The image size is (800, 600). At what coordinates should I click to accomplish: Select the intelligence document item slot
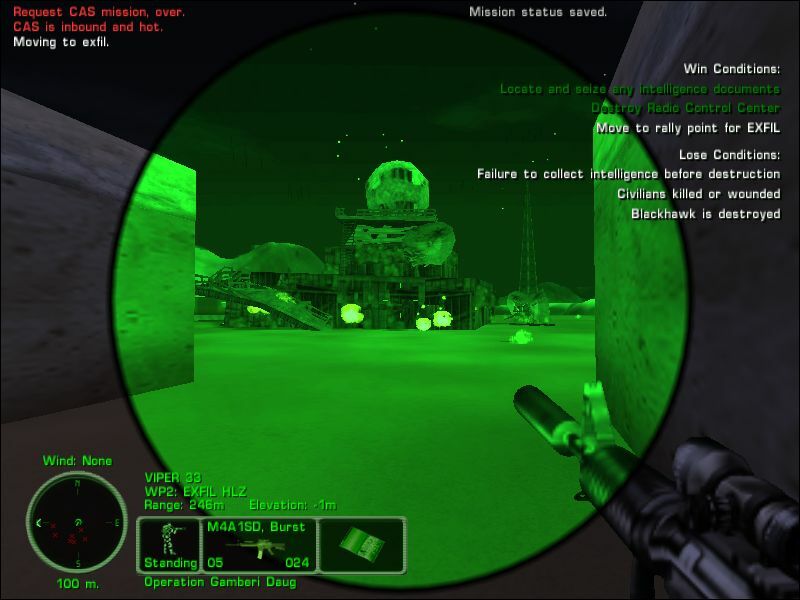[x=361, y=544]
